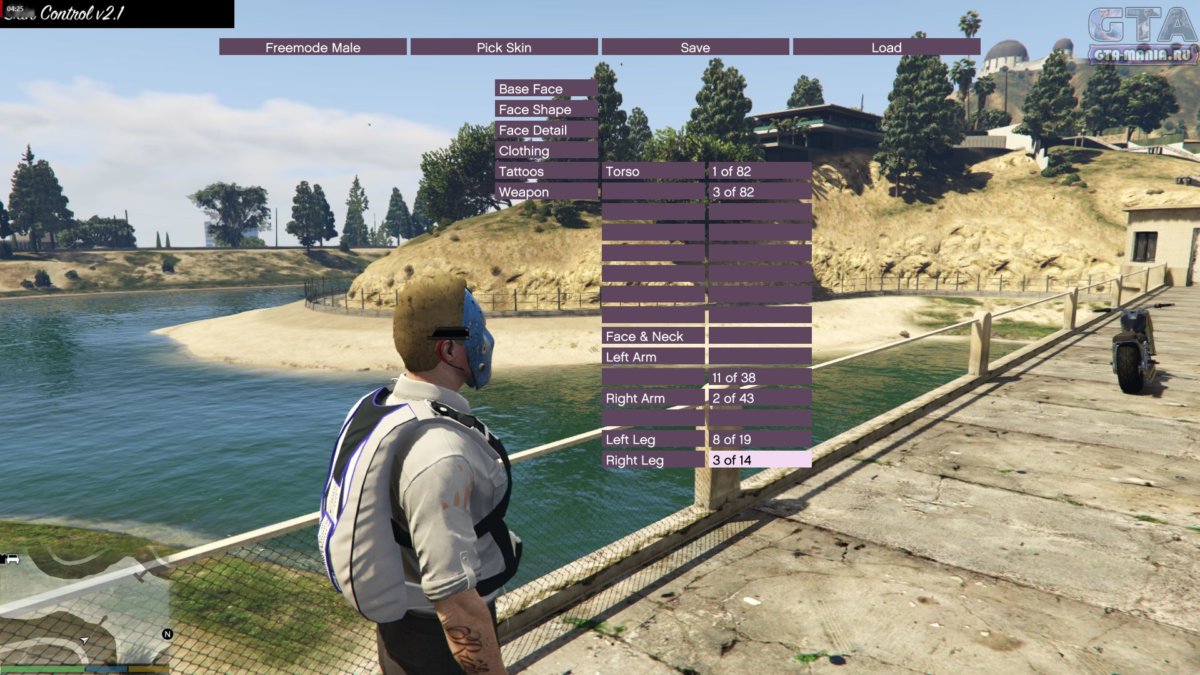Open the Base Face menu
The height and width of the screenshot is (675, 1200).
click(546, 89)
